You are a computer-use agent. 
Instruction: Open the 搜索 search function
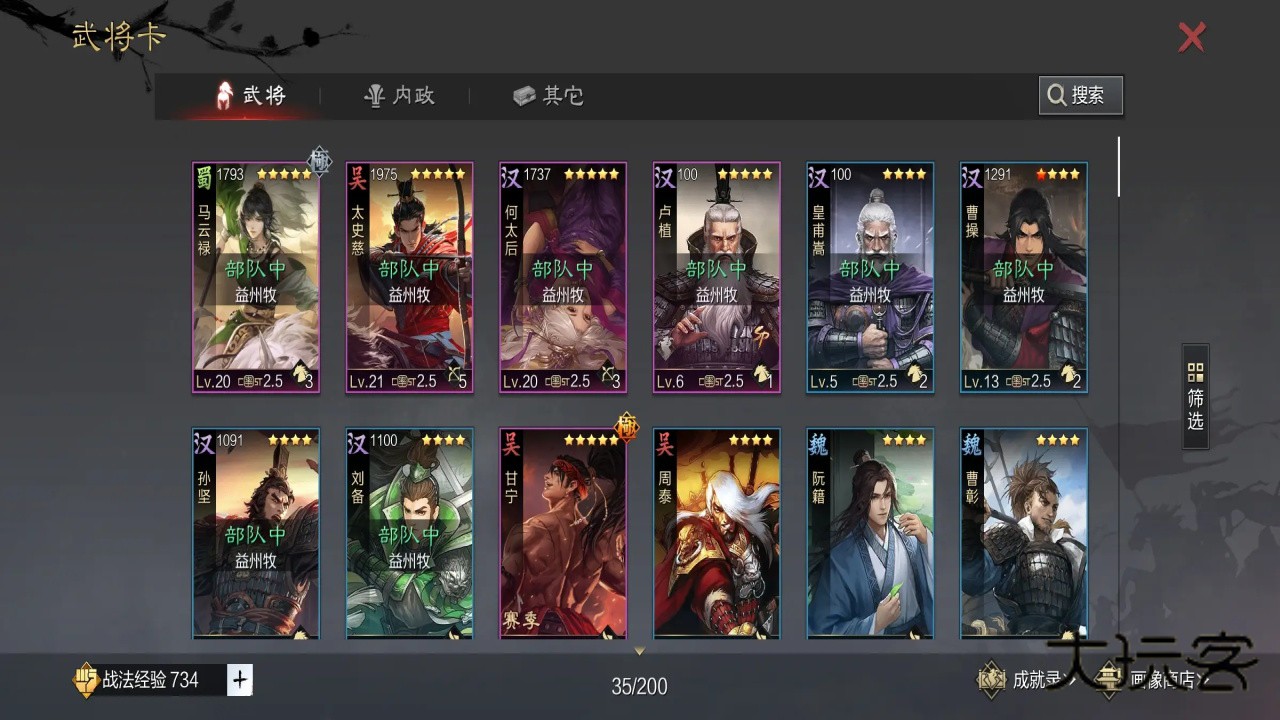1080,95
